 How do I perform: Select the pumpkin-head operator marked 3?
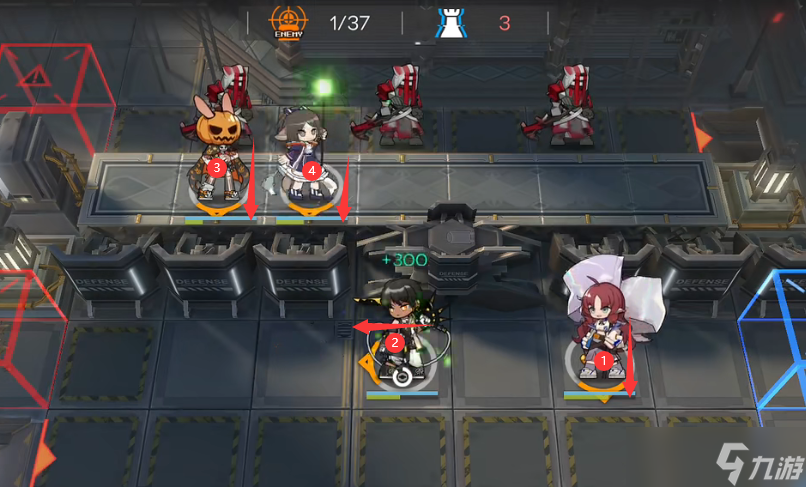(216, 150)
